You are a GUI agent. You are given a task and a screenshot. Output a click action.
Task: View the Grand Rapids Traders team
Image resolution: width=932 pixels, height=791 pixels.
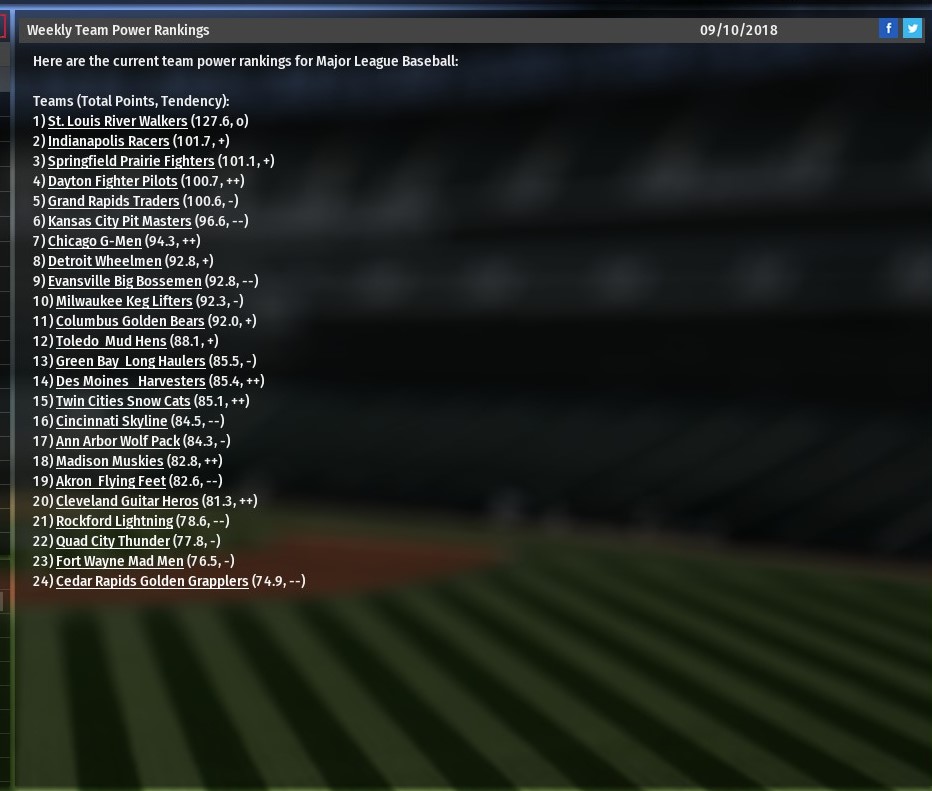click(113, 201)
